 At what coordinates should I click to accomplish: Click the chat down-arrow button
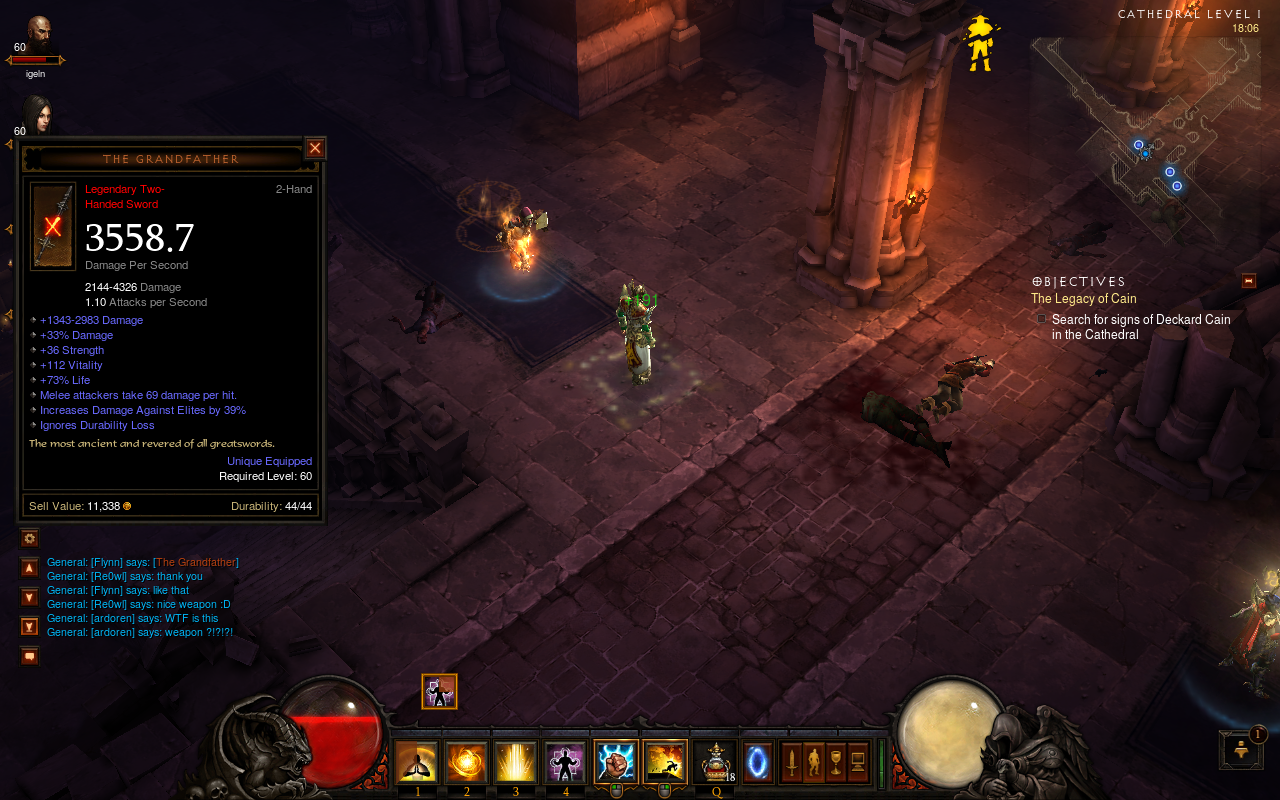point(30,597)
